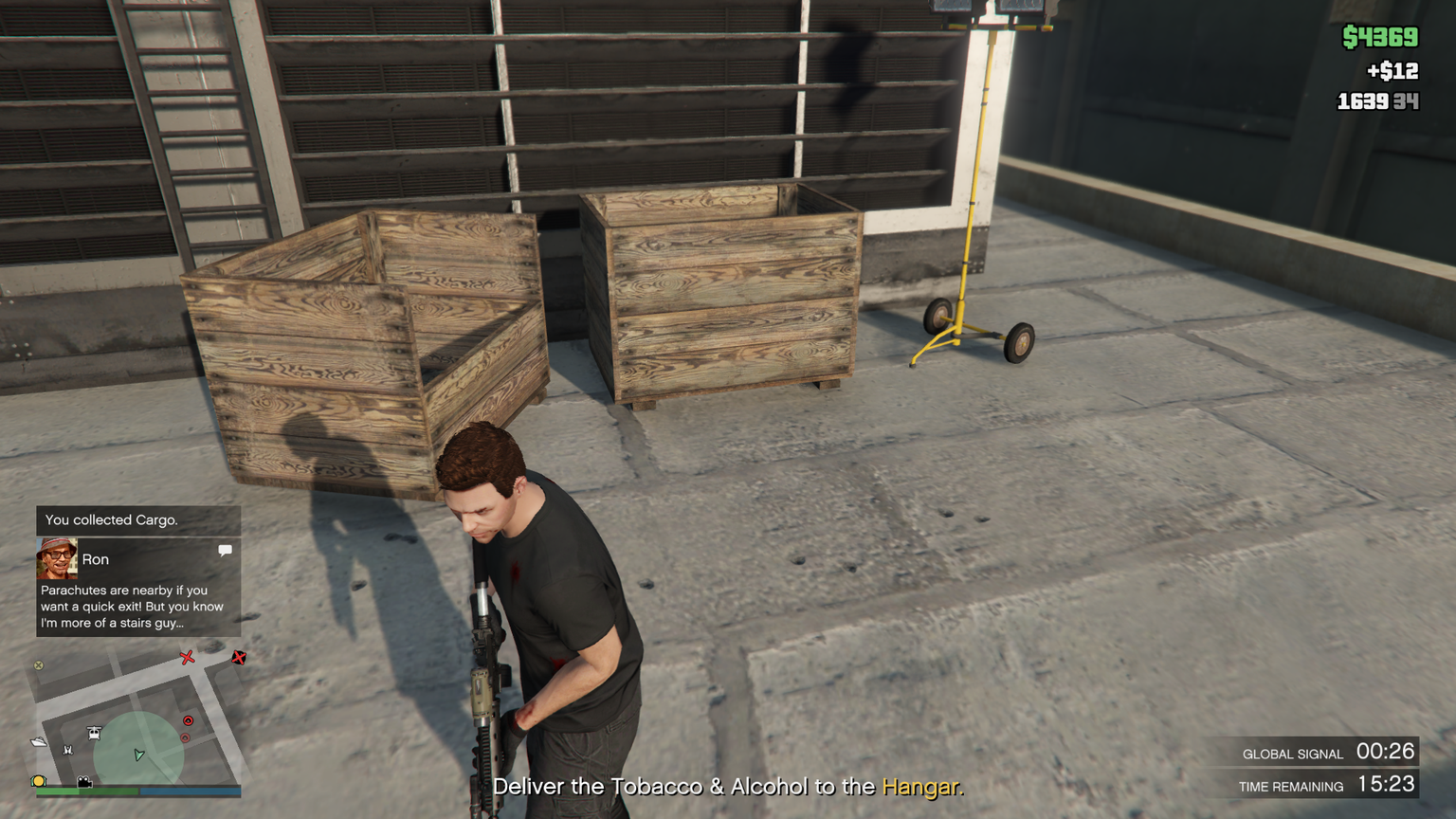Select the "You collected Cargo" notification
Viewport: 1456px width, 819px height.
pyautogui.click(x=138, y=520)
